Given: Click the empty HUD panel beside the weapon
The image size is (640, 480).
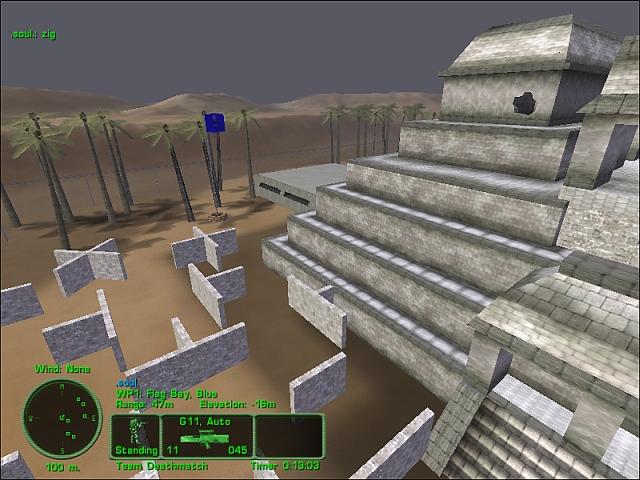Looking at the screenshot, I should (289, 436).
